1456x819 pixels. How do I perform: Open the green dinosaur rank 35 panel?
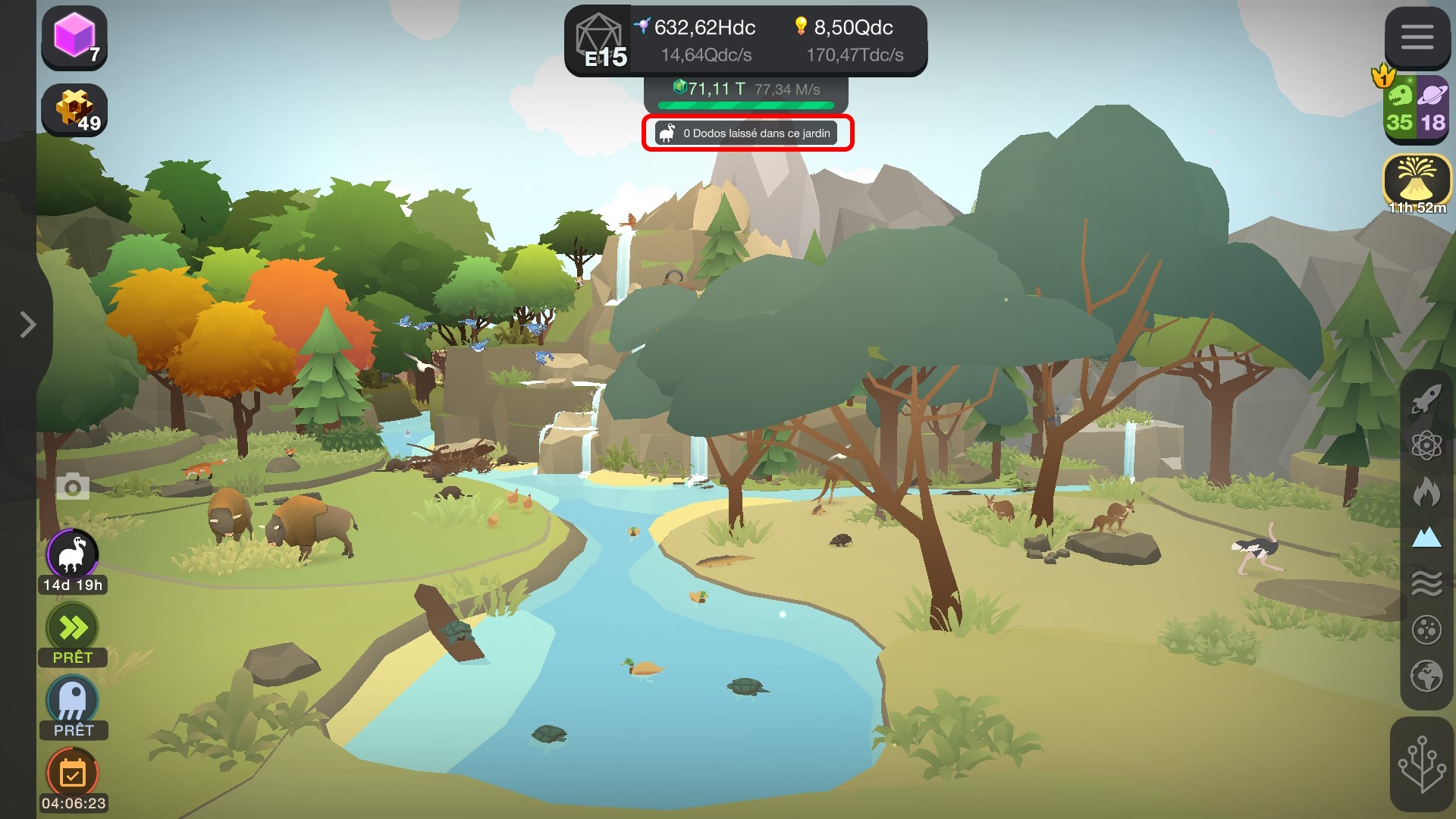1400,106
